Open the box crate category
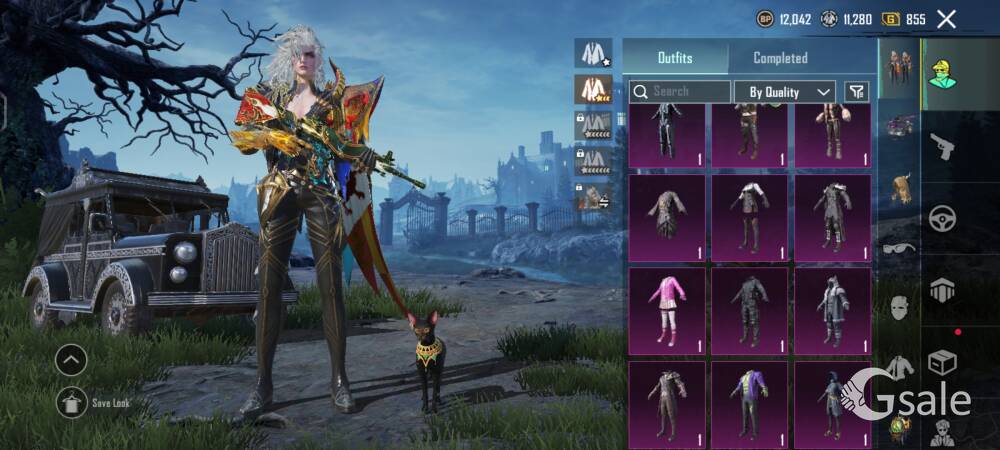 point(942,360)
